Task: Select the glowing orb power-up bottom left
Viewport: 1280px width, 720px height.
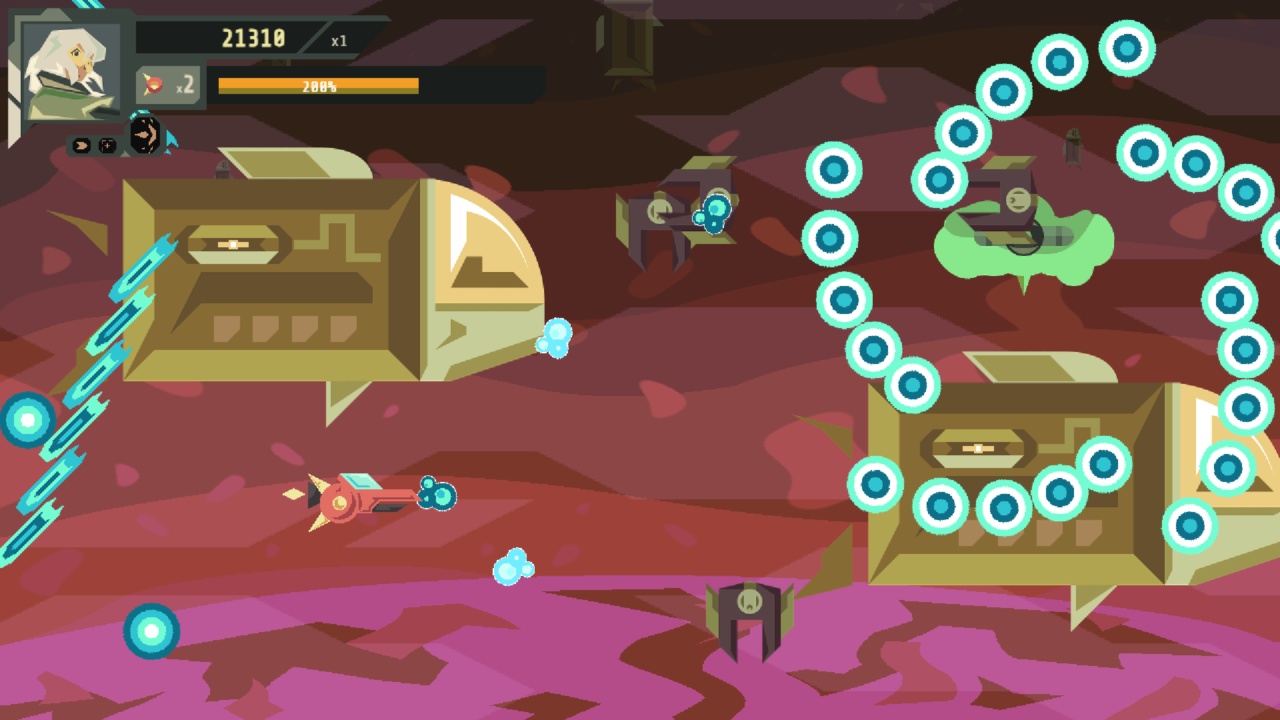Action: (150, 630)
